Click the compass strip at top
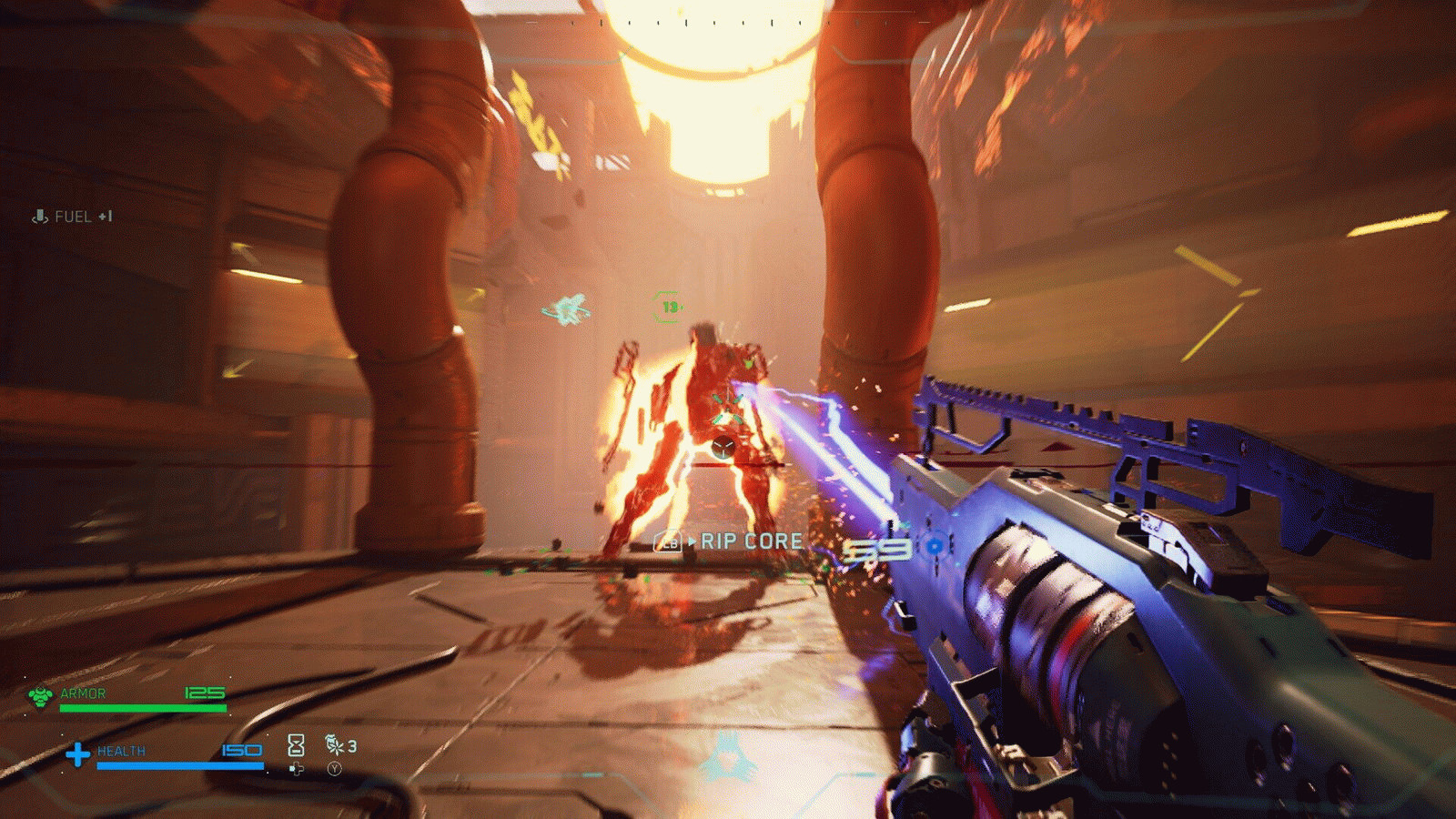The image size is (1456, 819). tap(728, 22)
